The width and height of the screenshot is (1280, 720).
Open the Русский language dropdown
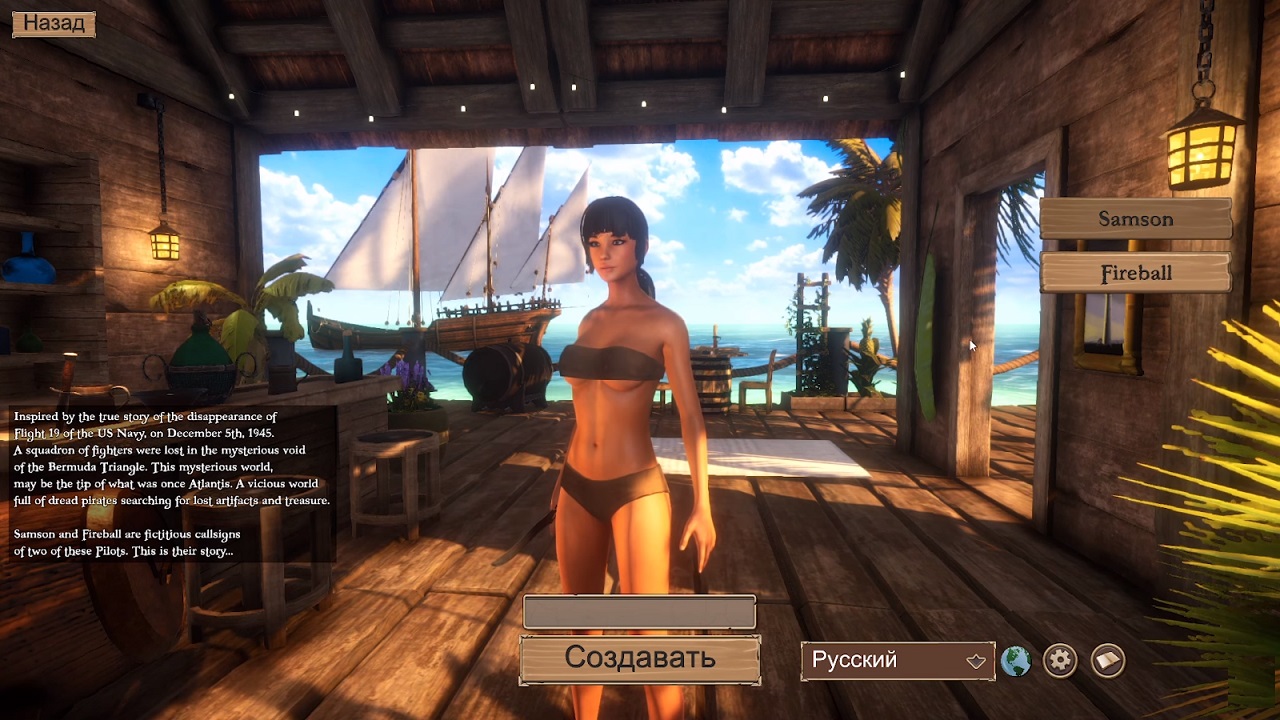click(x=897, y=660)
